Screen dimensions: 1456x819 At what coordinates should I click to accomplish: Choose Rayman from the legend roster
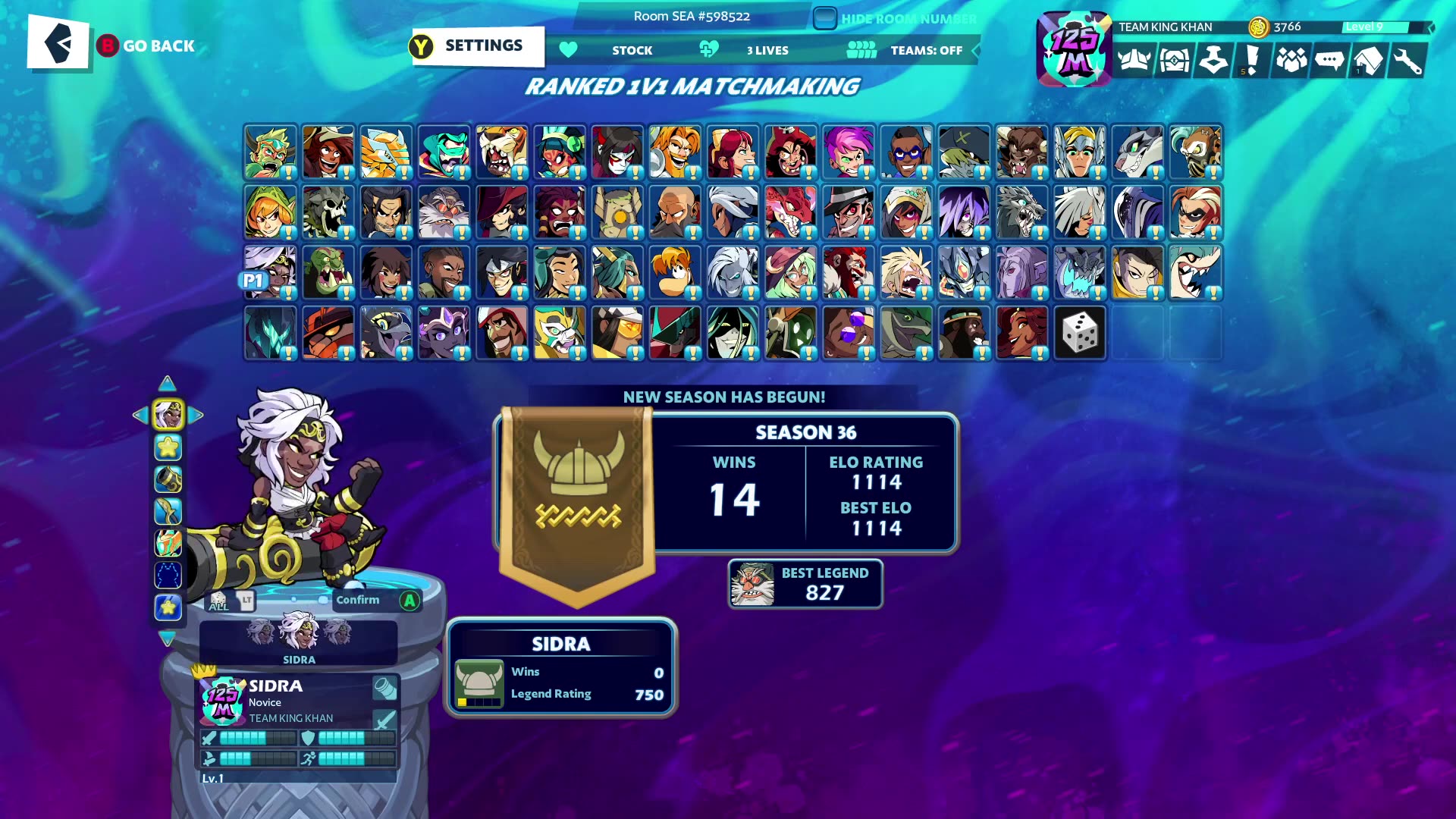[x=674, y=272]
